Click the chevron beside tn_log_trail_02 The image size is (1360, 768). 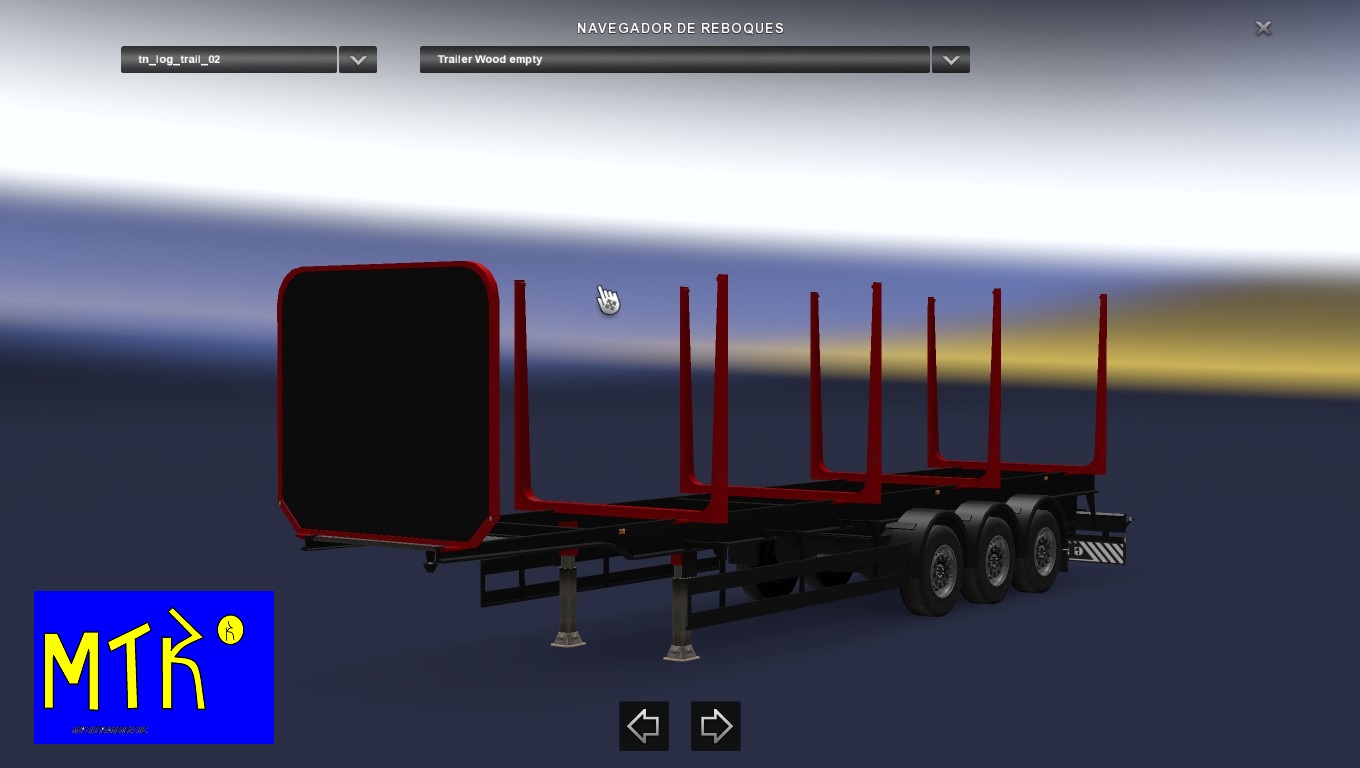(357, 59)
